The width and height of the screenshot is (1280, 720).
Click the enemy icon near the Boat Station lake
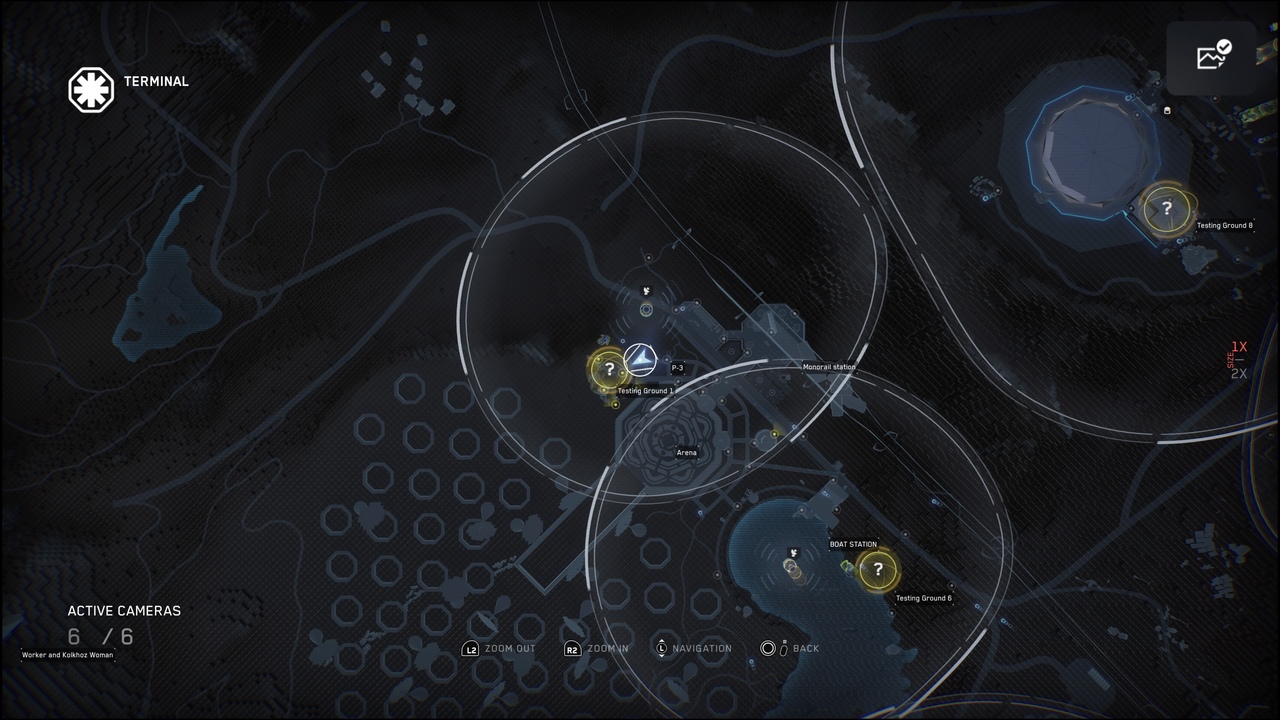(x=793, y=553)
